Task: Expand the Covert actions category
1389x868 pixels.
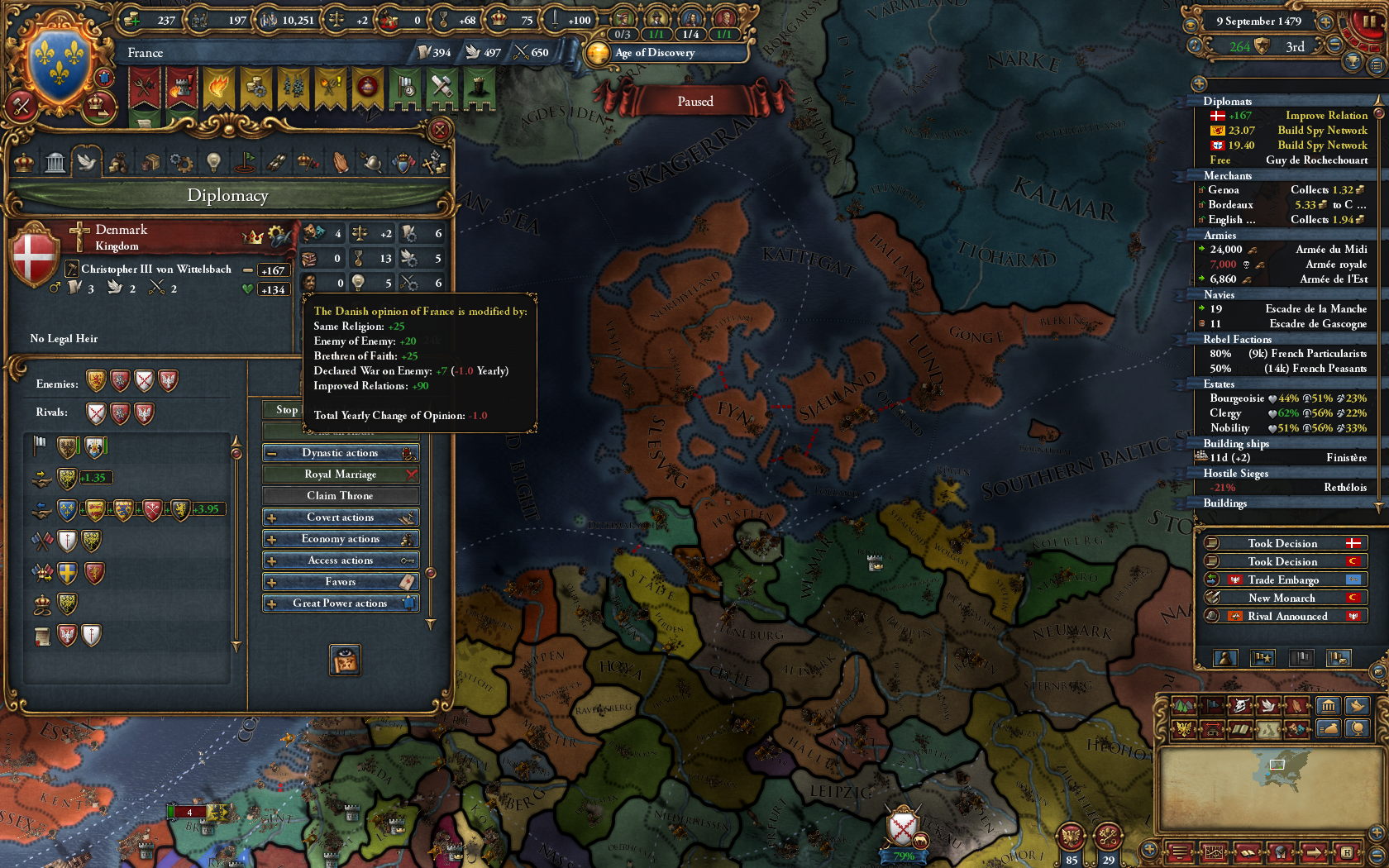Action: 340,517
